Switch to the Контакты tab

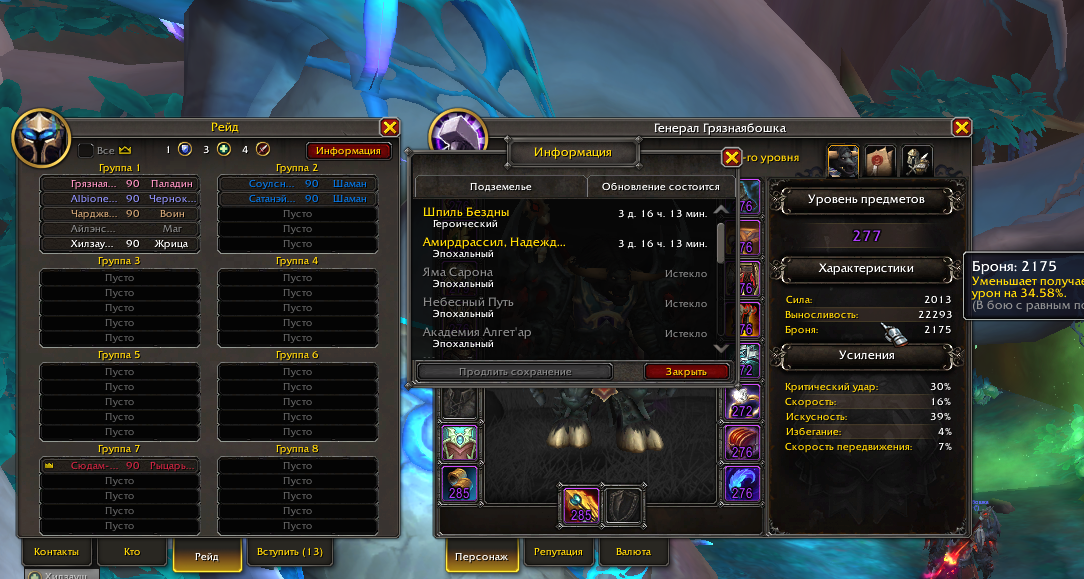56,552
